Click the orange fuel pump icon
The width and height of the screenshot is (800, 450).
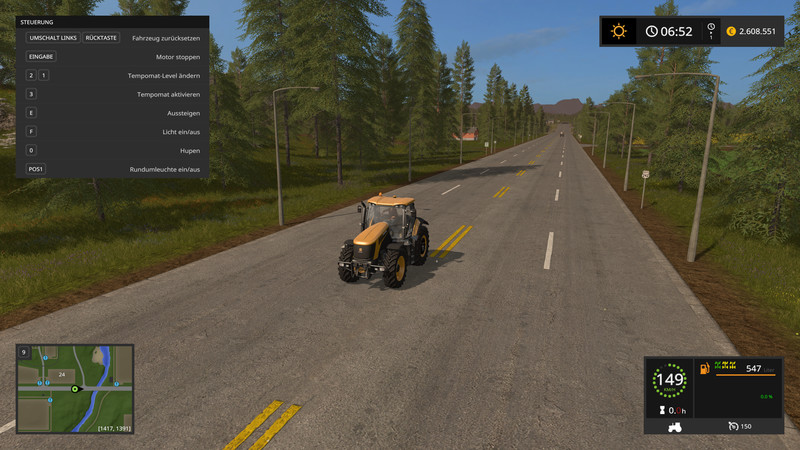[705, 369]
